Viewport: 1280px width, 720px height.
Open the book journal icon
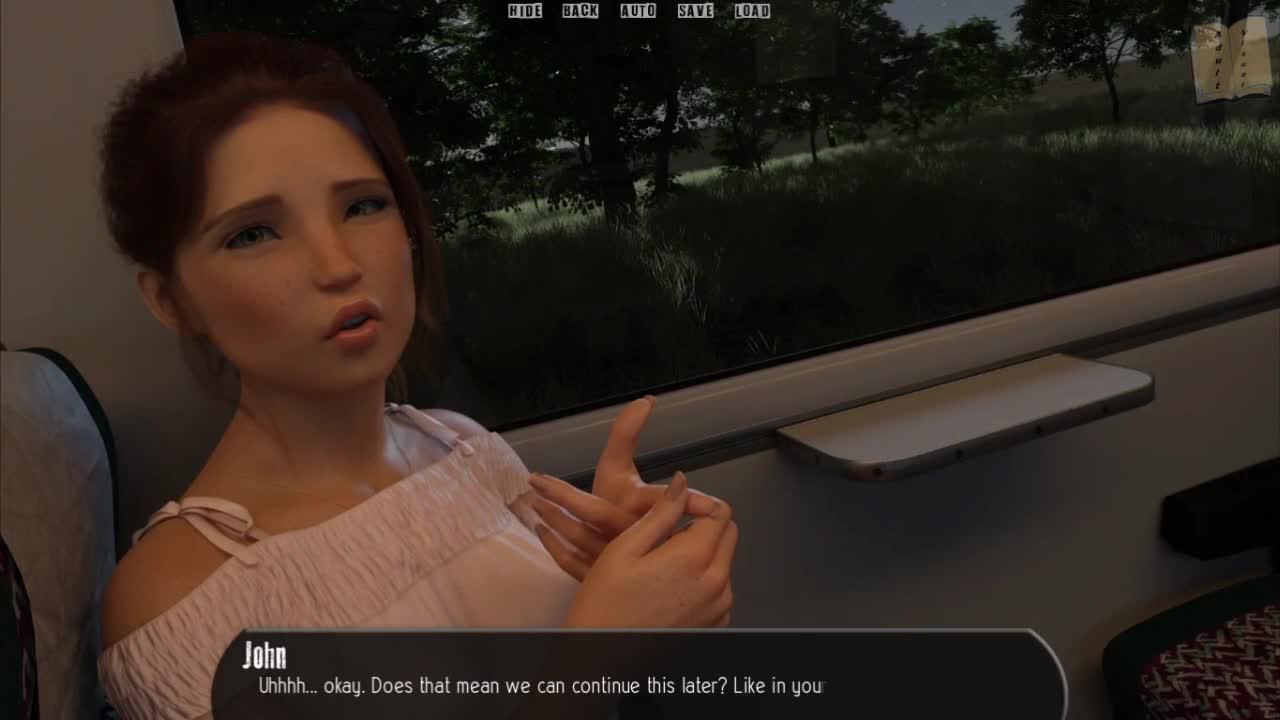[x=1231, y=60]
